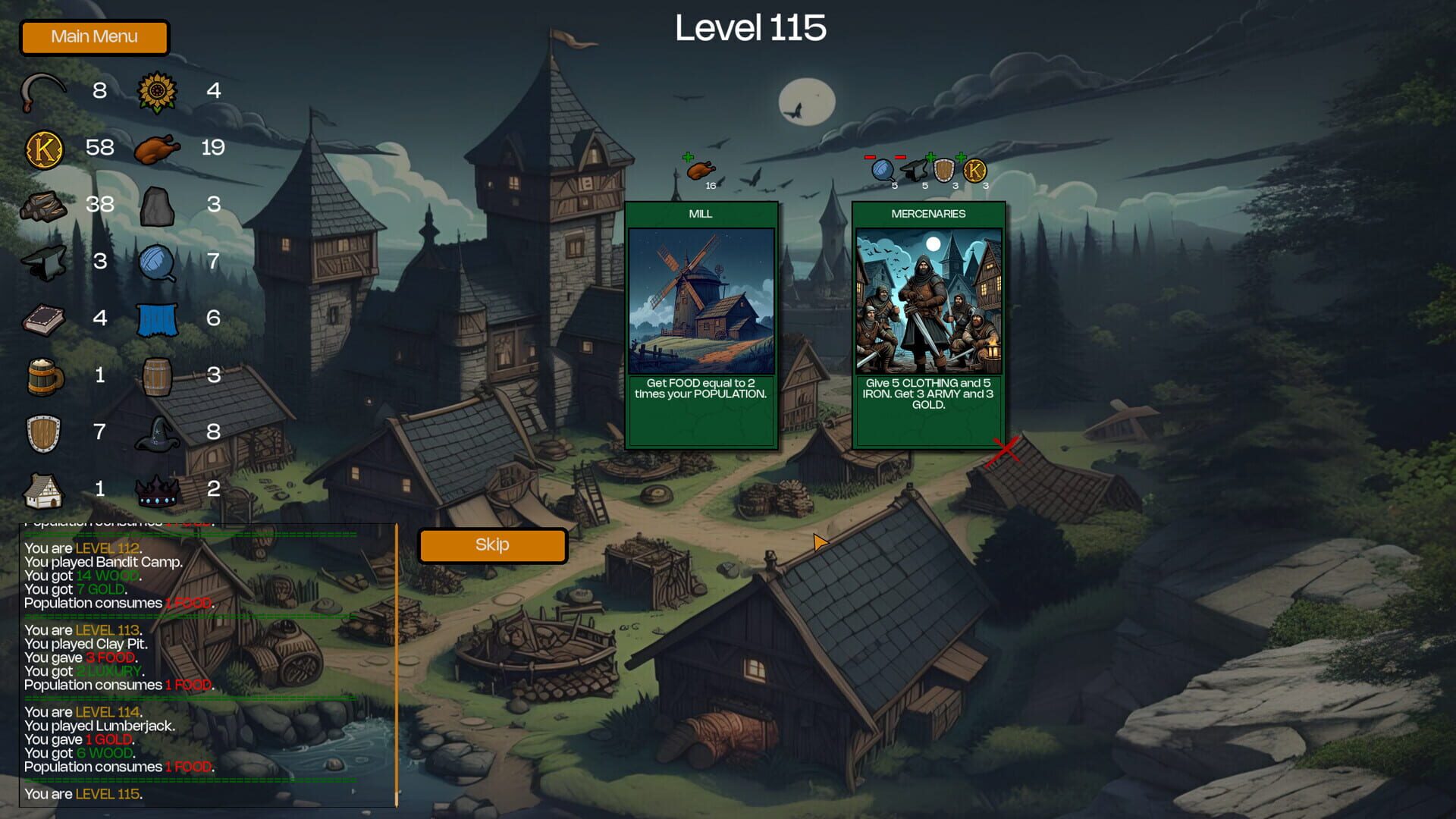
Task: Select the sickle tool icon
Action: tap(43, 91)
